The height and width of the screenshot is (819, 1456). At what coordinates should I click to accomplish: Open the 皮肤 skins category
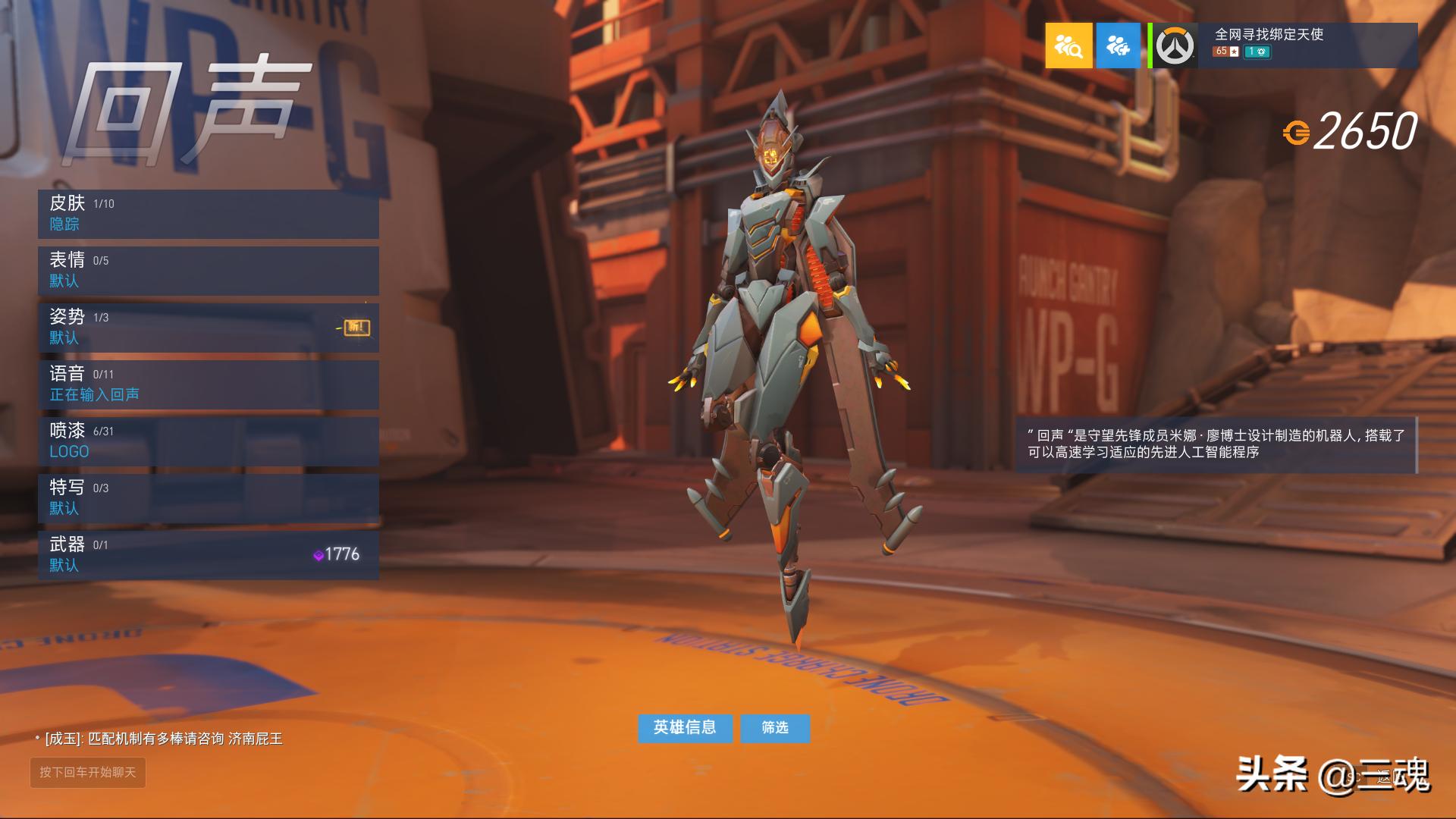click(208, 214)
